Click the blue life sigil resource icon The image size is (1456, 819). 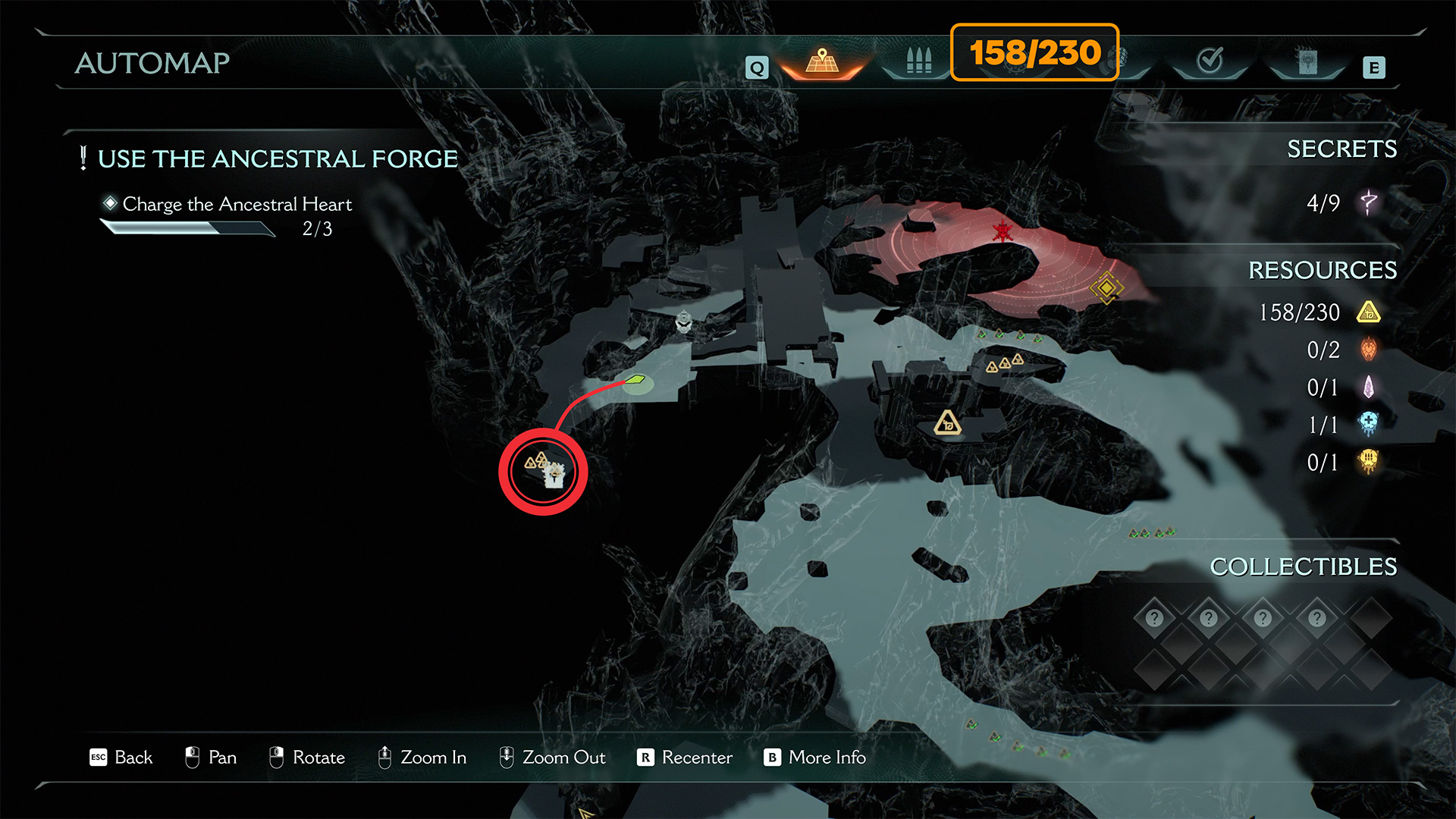pyautogui.click(x=1369, y=424)
